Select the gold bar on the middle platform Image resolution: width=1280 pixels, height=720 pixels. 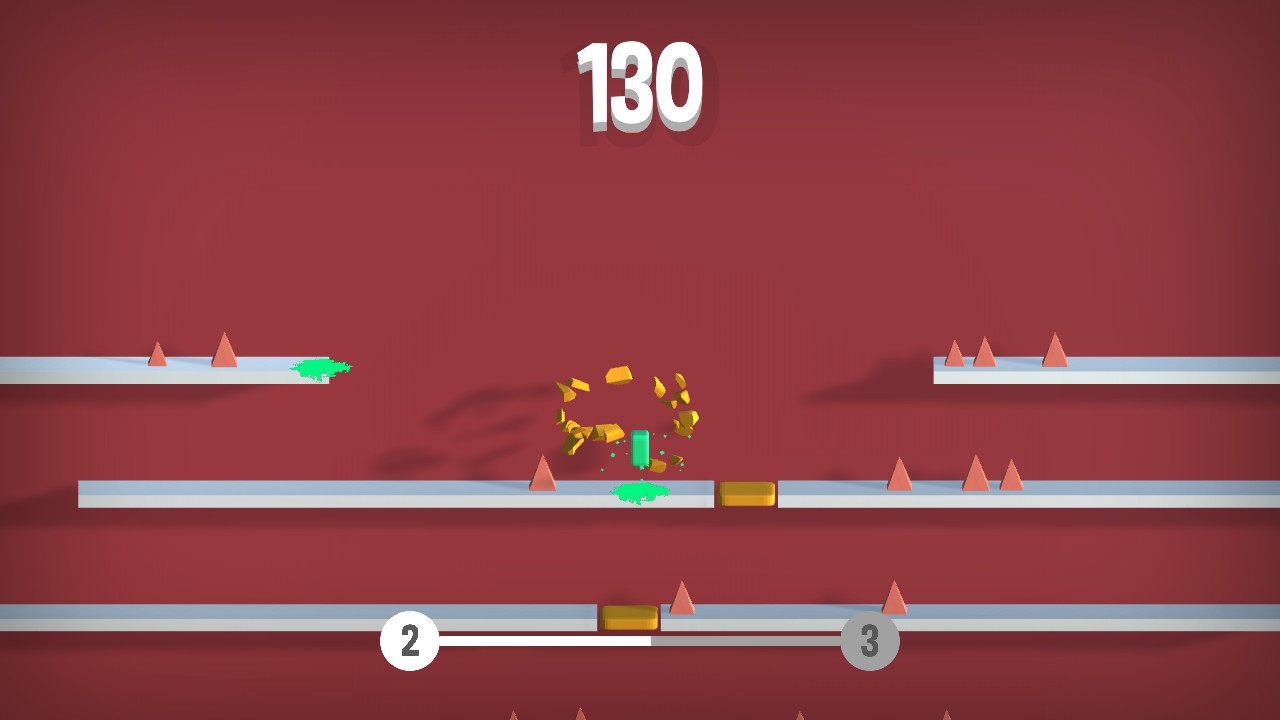[x=746, y=492]
